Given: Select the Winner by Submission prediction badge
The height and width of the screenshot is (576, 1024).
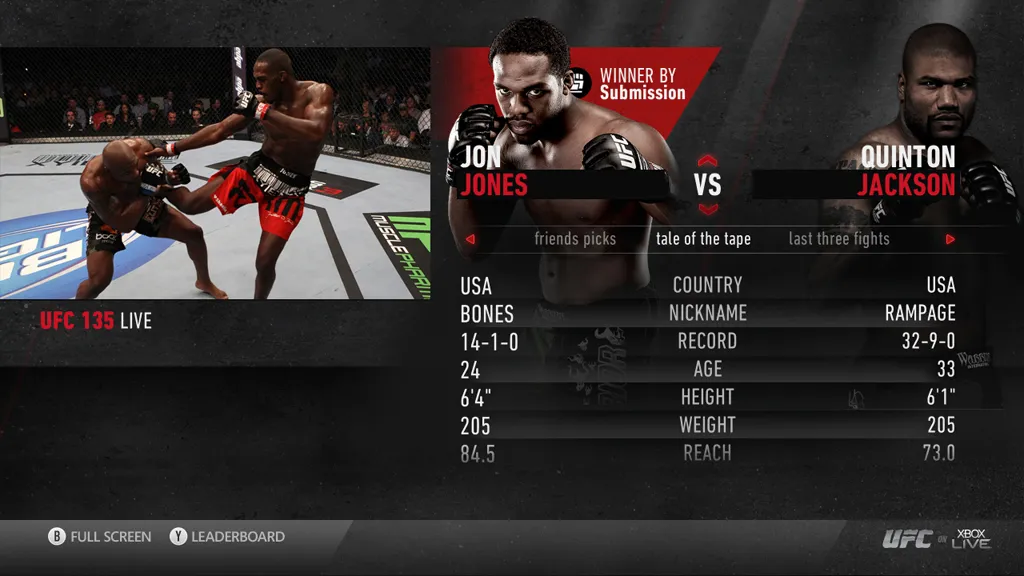Looking at the screenshot, I should coord(628,84).
